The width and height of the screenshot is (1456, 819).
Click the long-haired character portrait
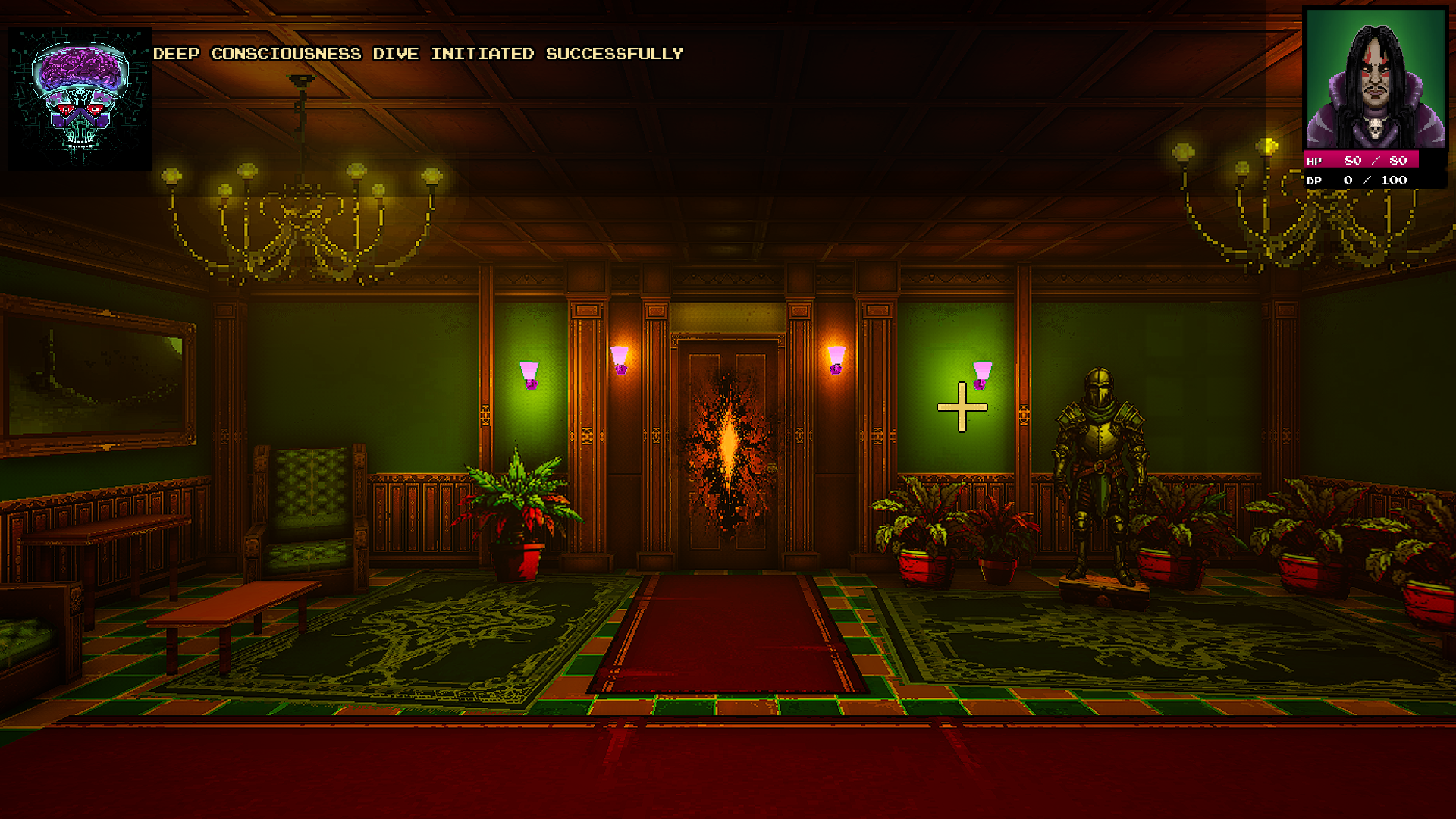click(1374, 80)
